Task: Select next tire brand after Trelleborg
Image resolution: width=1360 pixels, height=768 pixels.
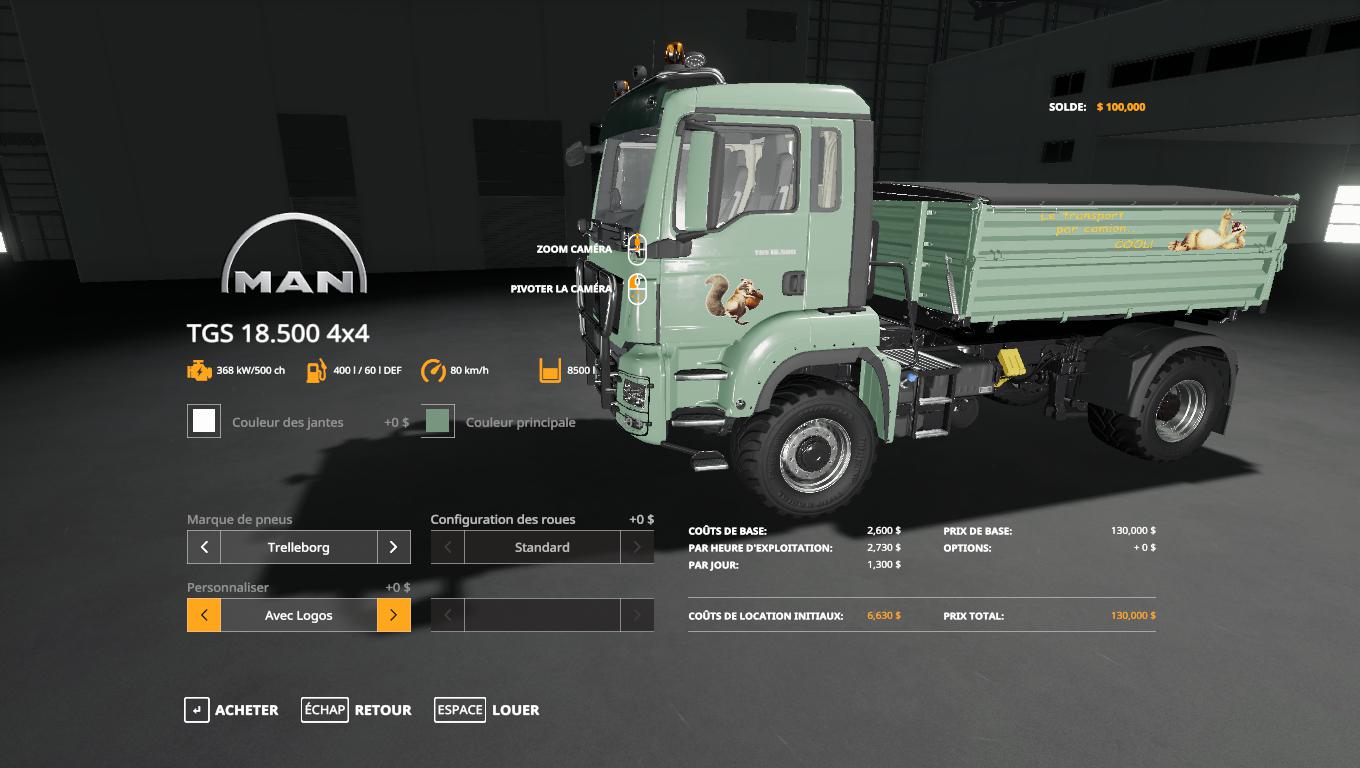Action: tap(393, 547)
